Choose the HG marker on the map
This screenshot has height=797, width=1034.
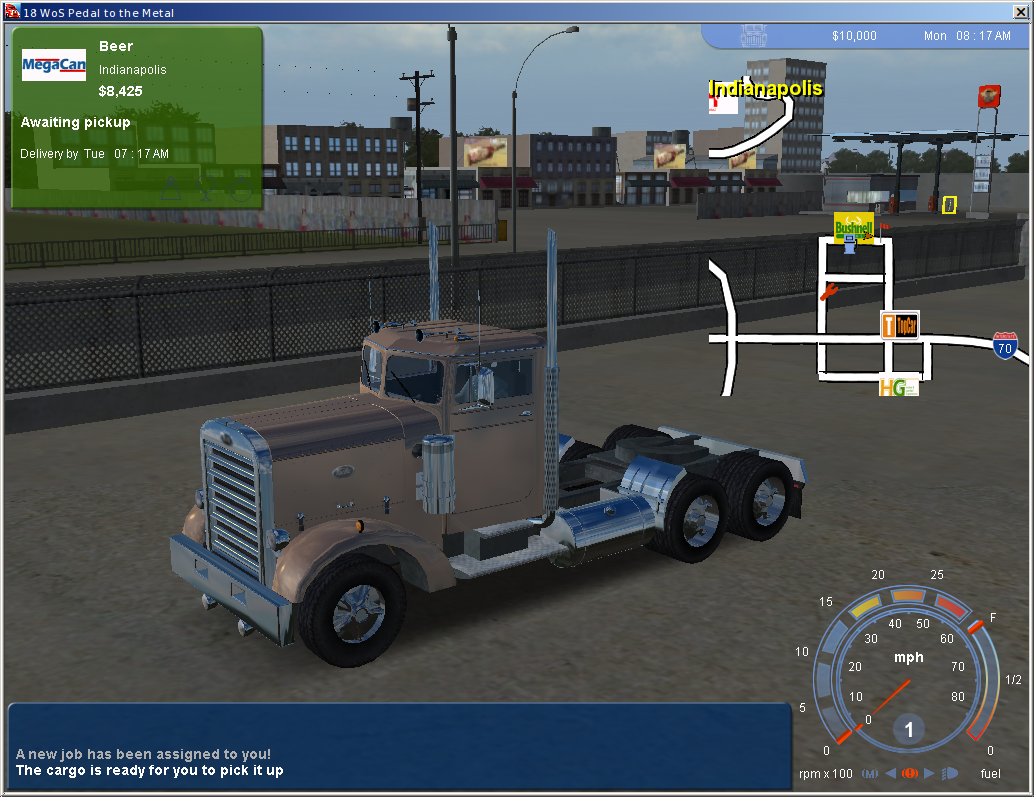tap(898, 385)
